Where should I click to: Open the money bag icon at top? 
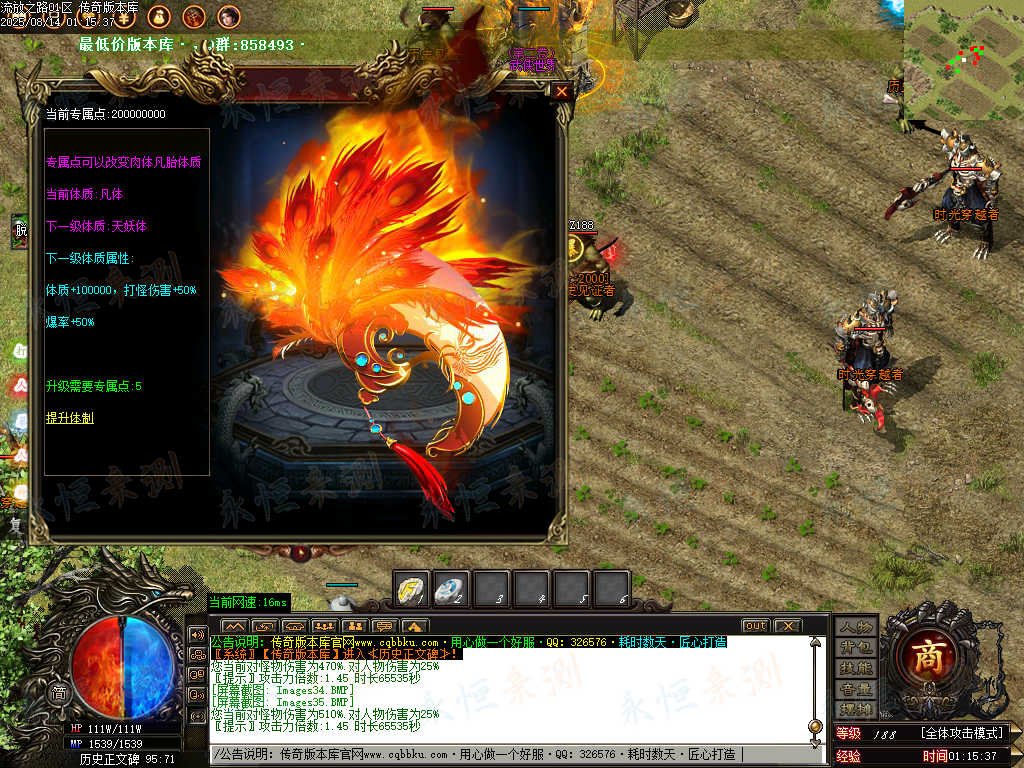click(x=159, y=16)
